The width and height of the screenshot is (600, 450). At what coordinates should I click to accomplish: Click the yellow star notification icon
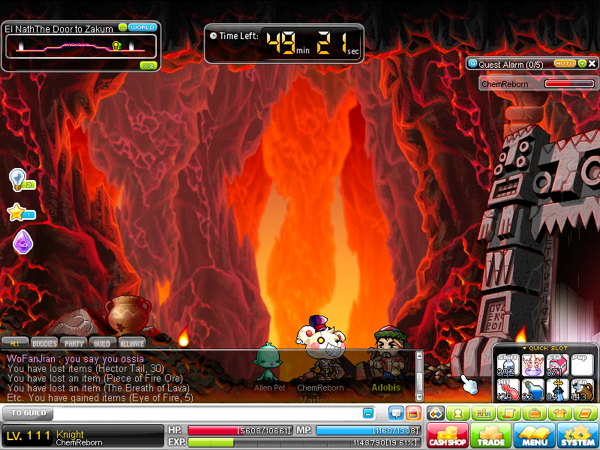pos(18,211)
